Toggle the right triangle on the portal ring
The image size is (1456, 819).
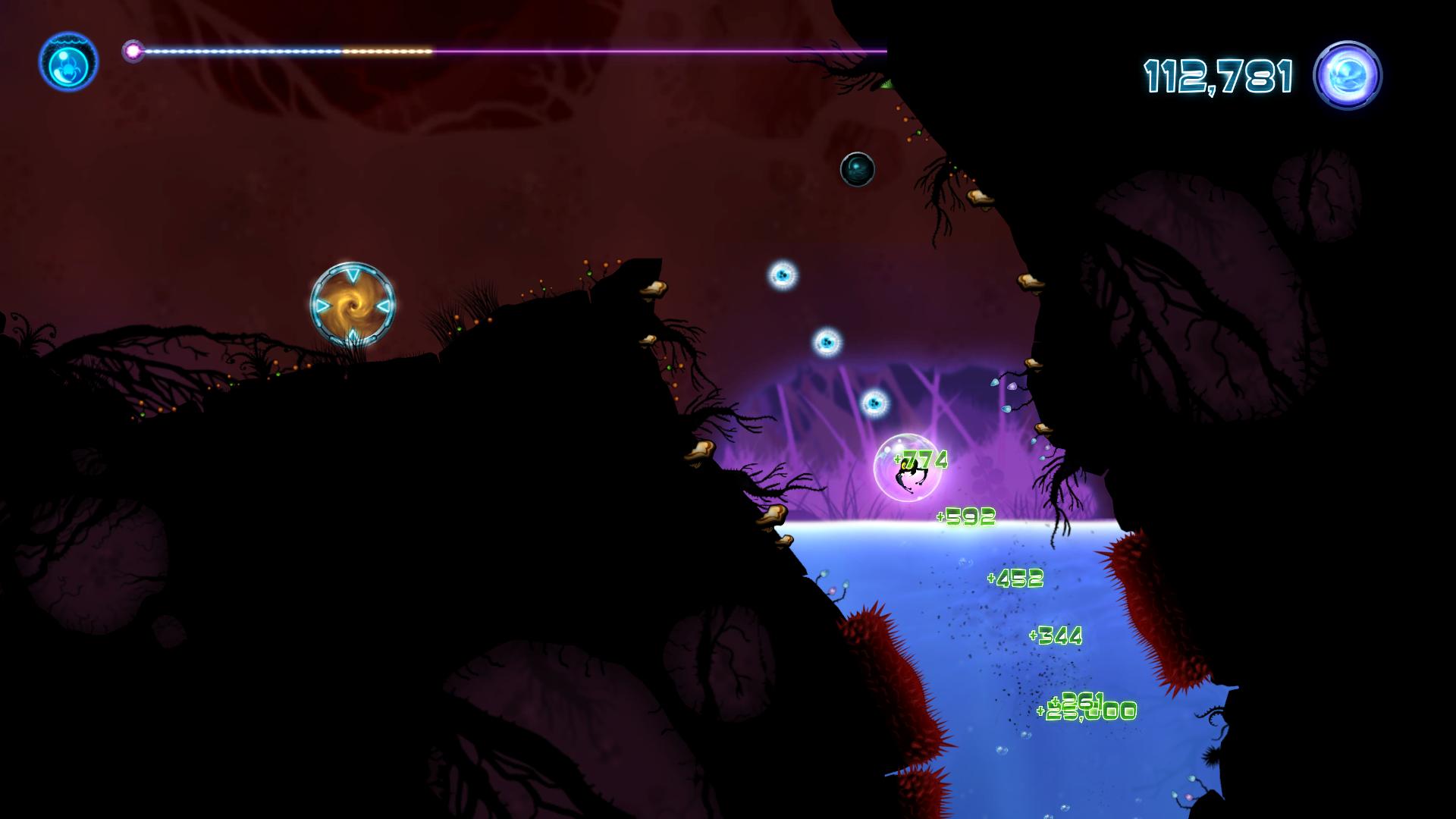[383, 306]
